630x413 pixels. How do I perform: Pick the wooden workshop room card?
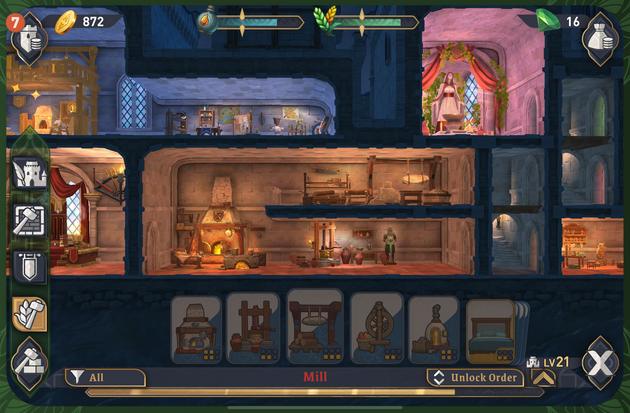click(x=253, y=327)
